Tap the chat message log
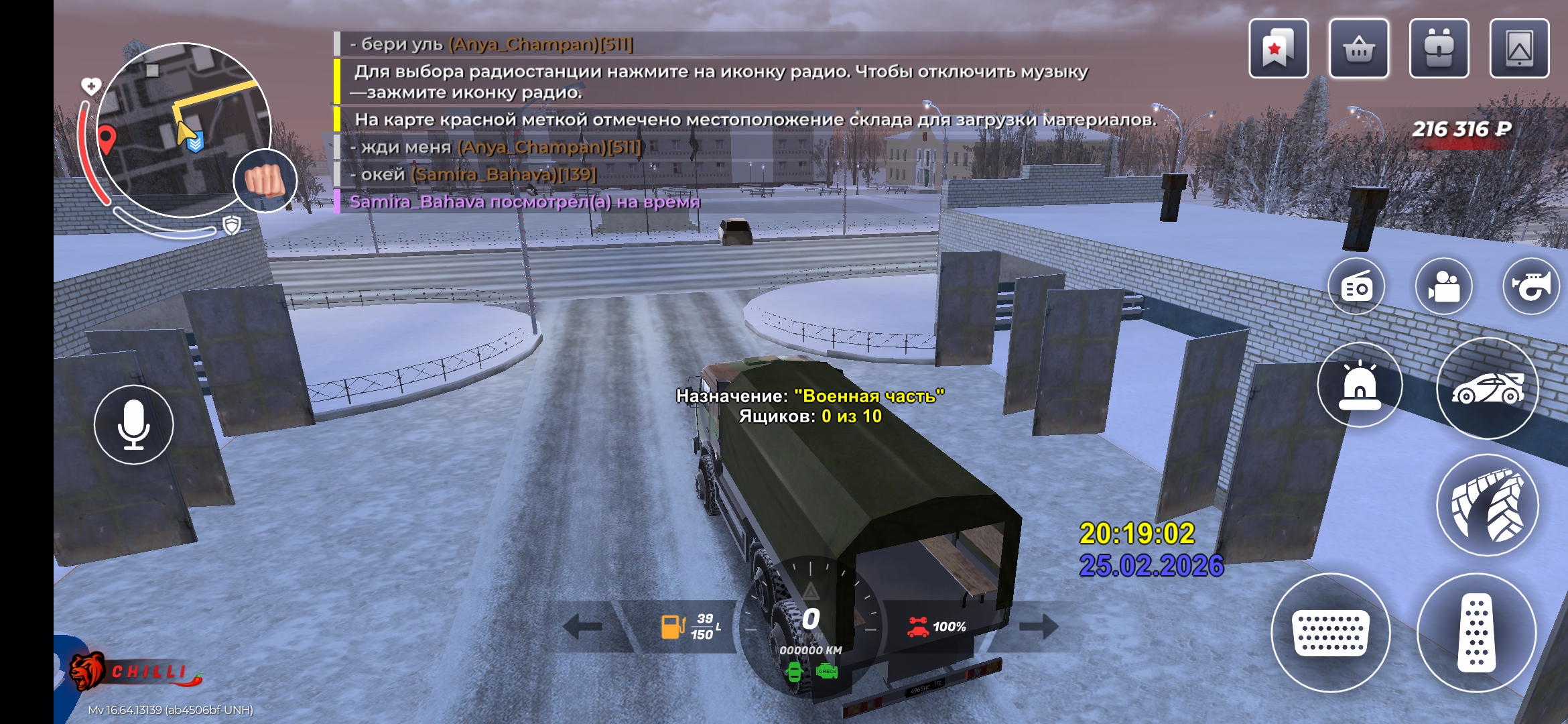The height and width of the screenshot is (724, 1568). 670,121
